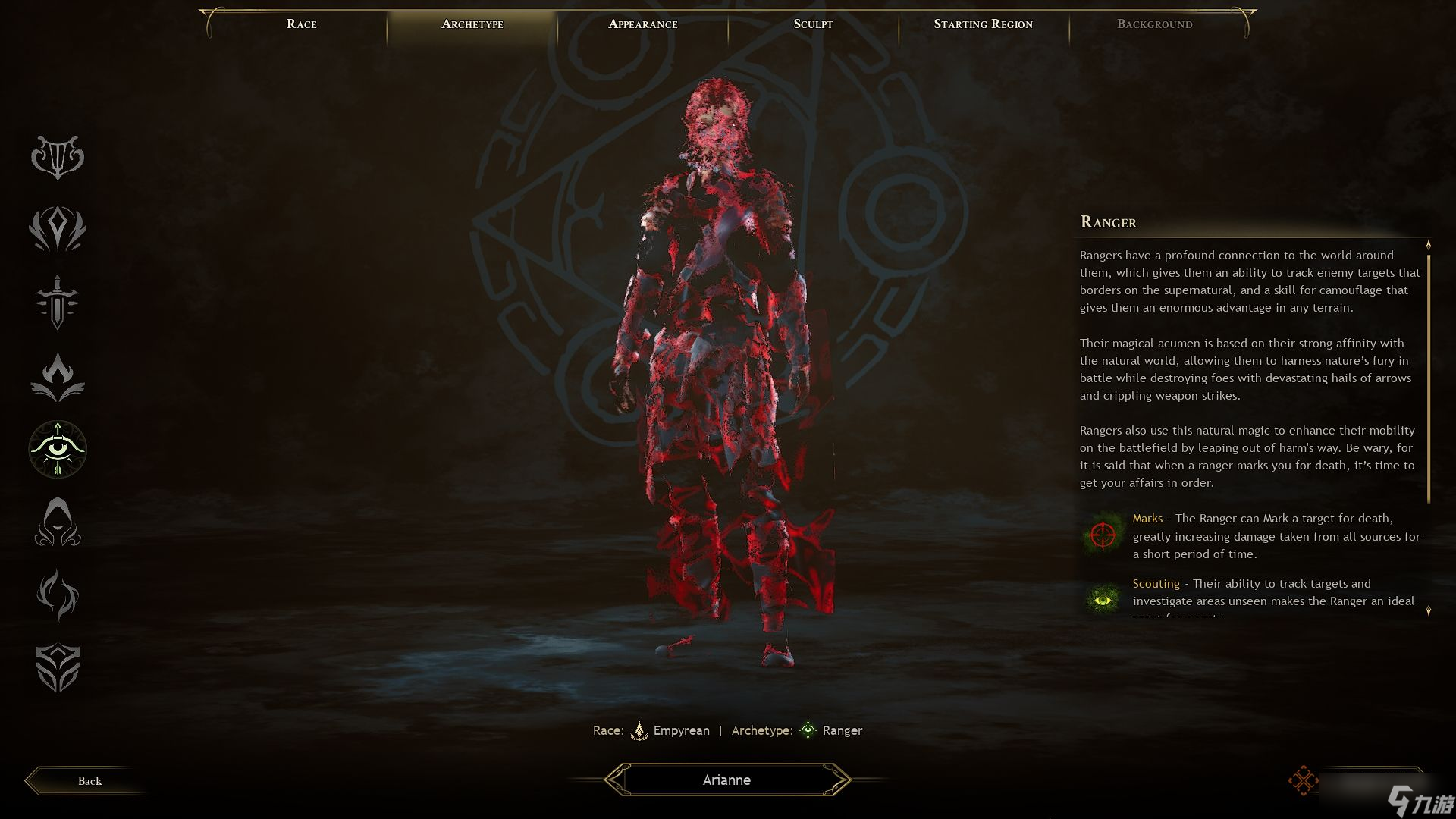Choose the sword archetype icon

pyautogui.click(x=58, y=302)
